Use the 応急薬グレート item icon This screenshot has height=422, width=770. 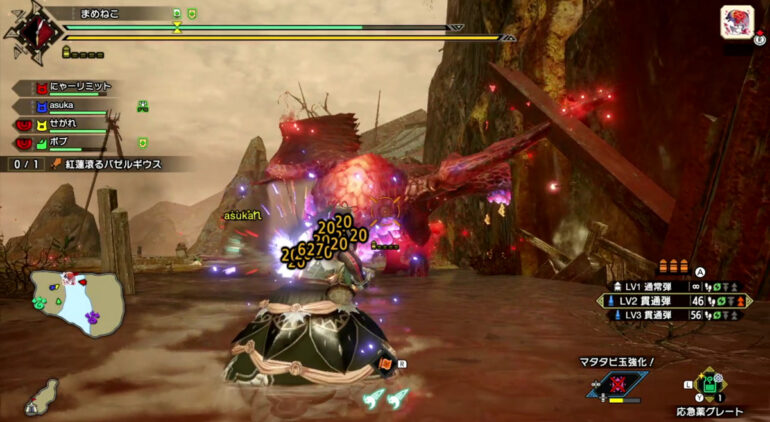pyautogui.click(x=711, y=385)
